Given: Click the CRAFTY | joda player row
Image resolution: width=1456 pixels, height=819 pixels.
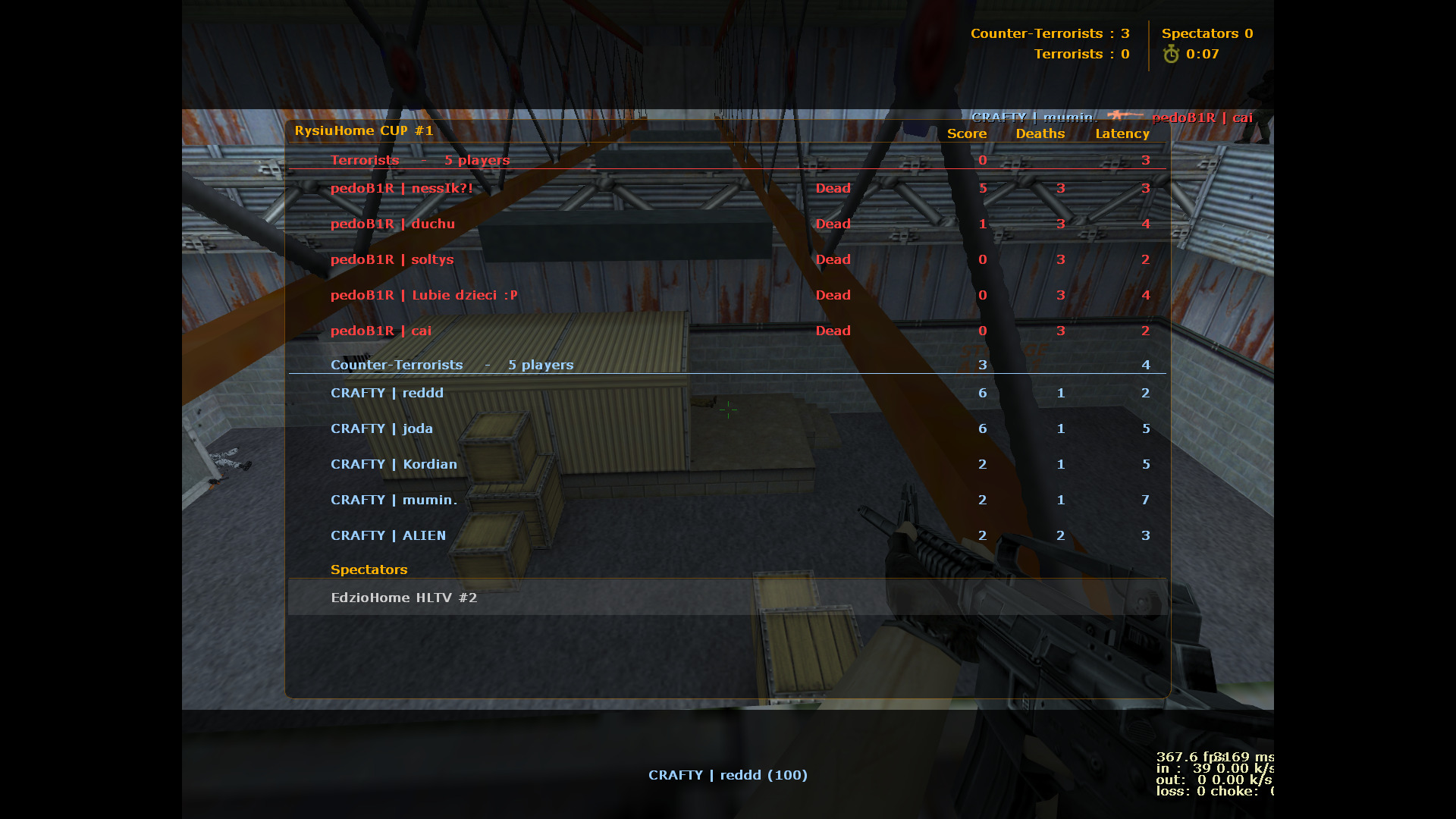Looking at the screenshot, I should [381, 428].
